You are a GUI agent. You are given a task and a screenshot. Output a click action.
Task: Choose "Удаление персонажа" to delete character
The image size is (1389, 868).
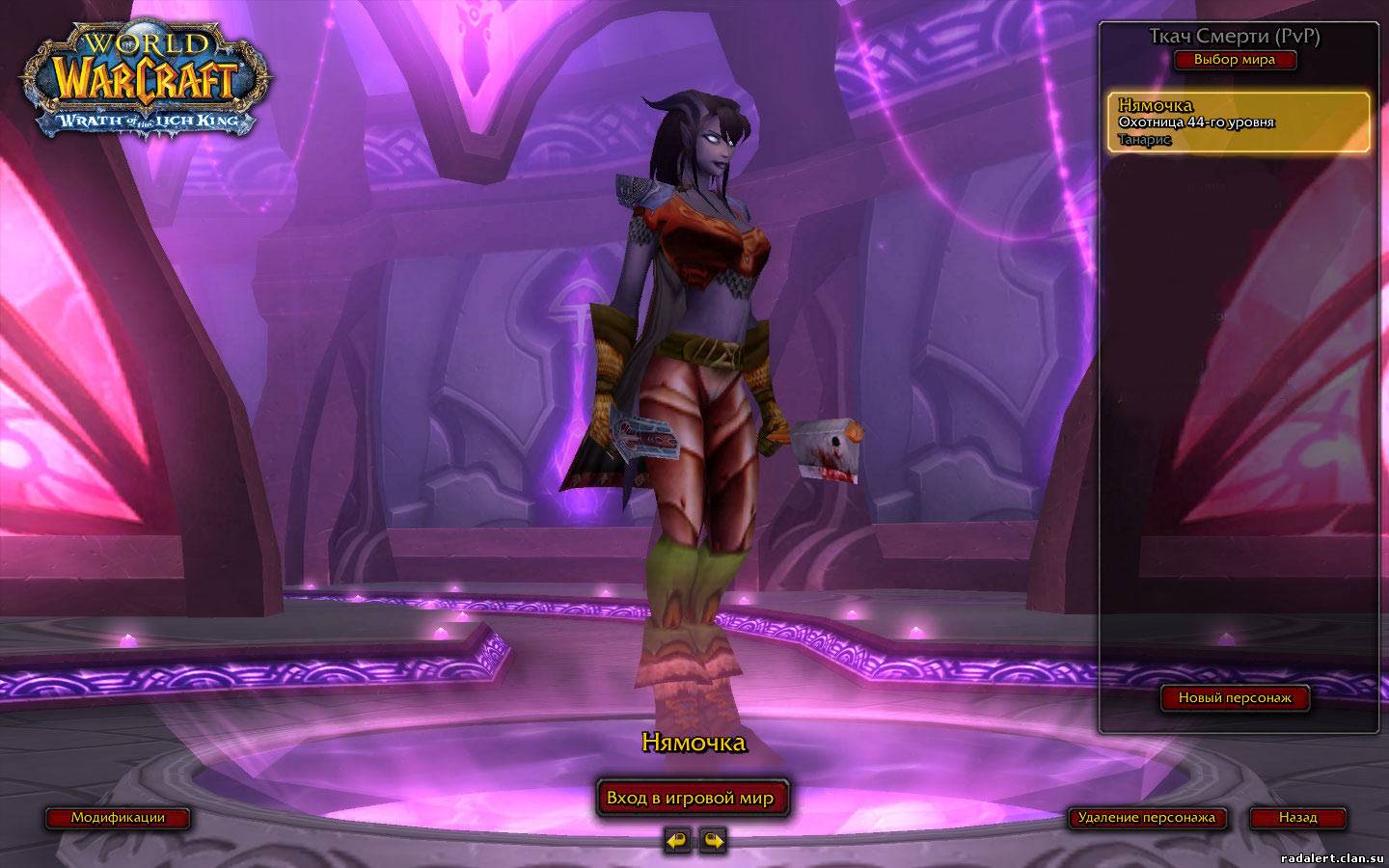[1146, 818]
